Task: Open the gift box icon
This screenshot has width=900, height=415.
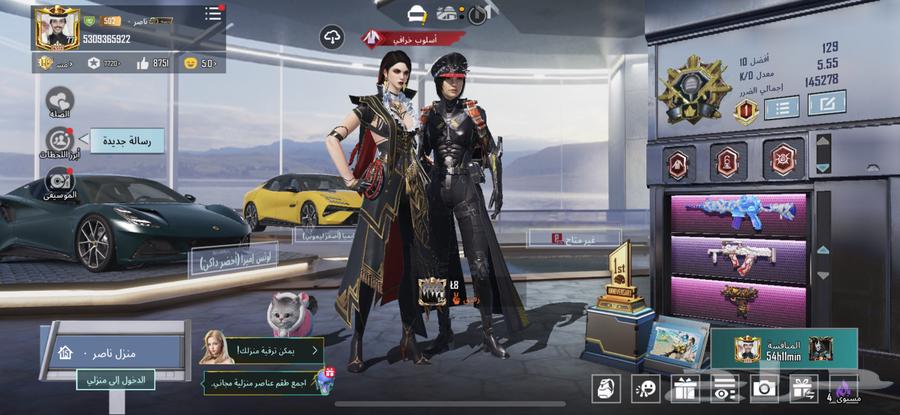Action: 684,388
